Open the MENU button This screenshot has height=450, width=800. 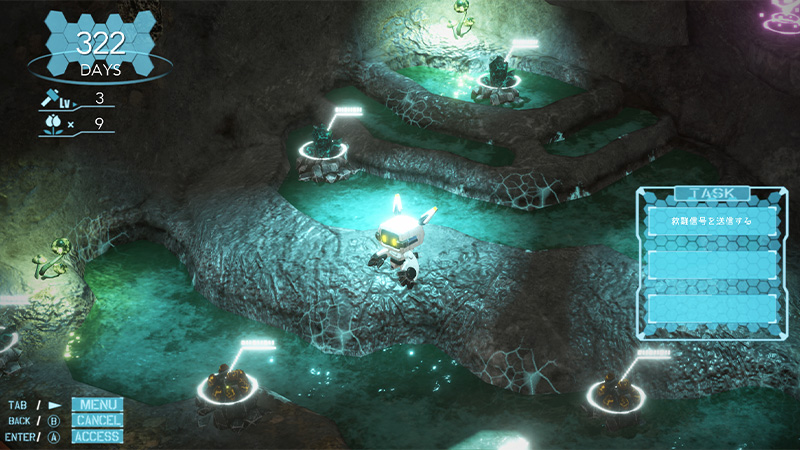(97, 405)
